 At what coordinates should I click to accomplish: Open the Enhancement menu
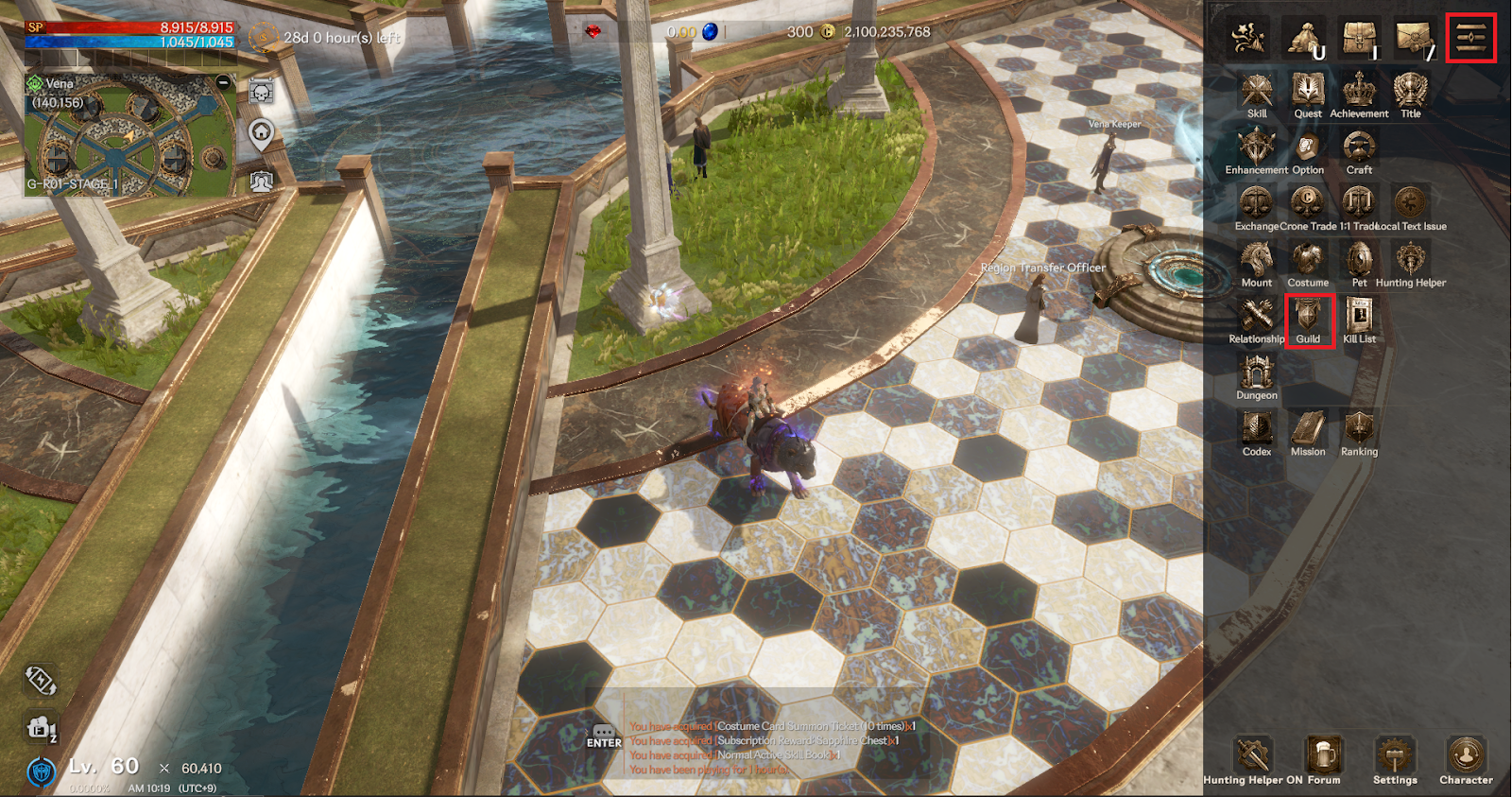(1257, 150)
